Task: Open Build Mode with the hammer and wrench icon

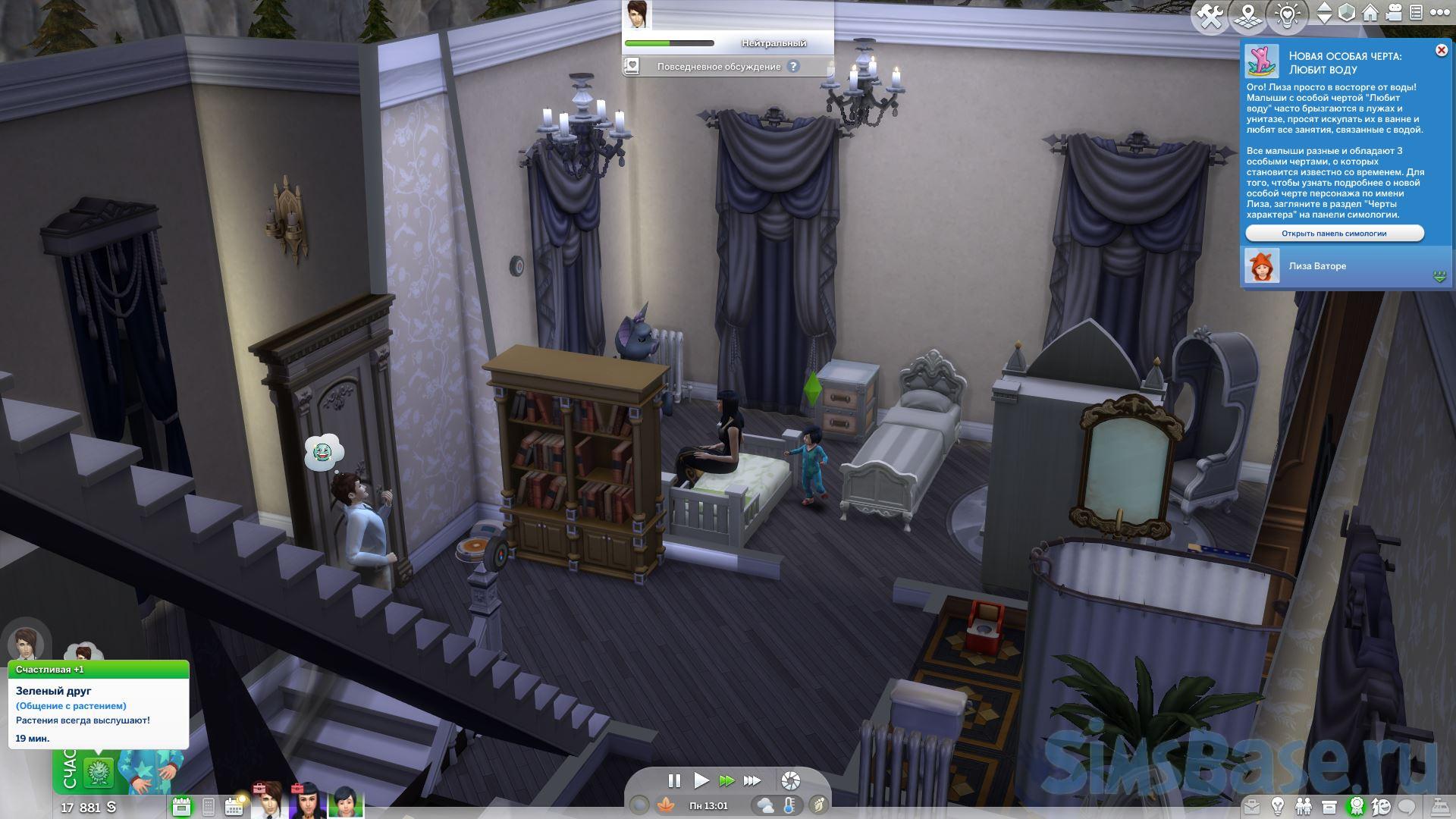Action: (1210, 17)
